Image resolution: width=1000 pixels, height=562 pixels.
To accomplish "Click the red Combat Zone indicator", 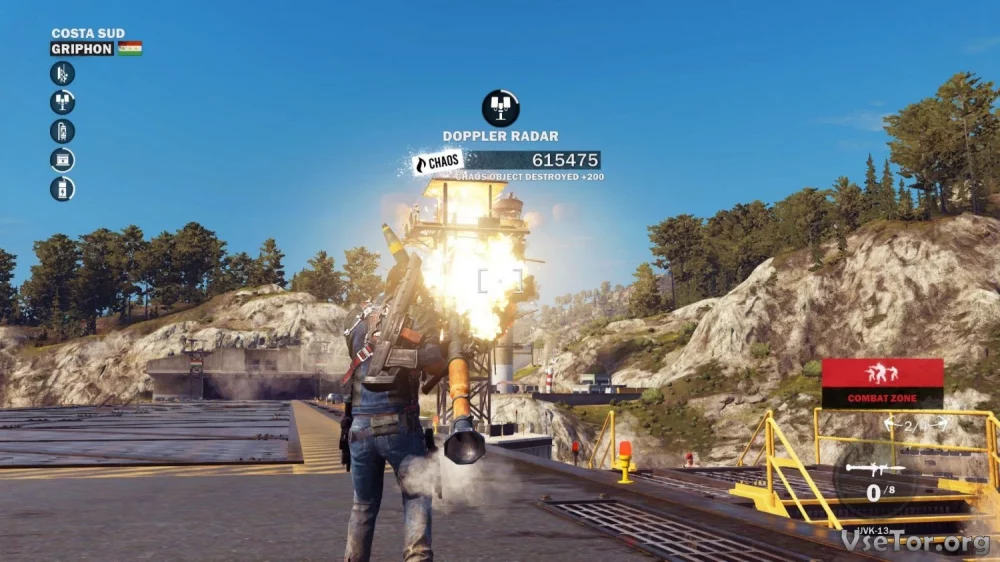I will 882,383.
